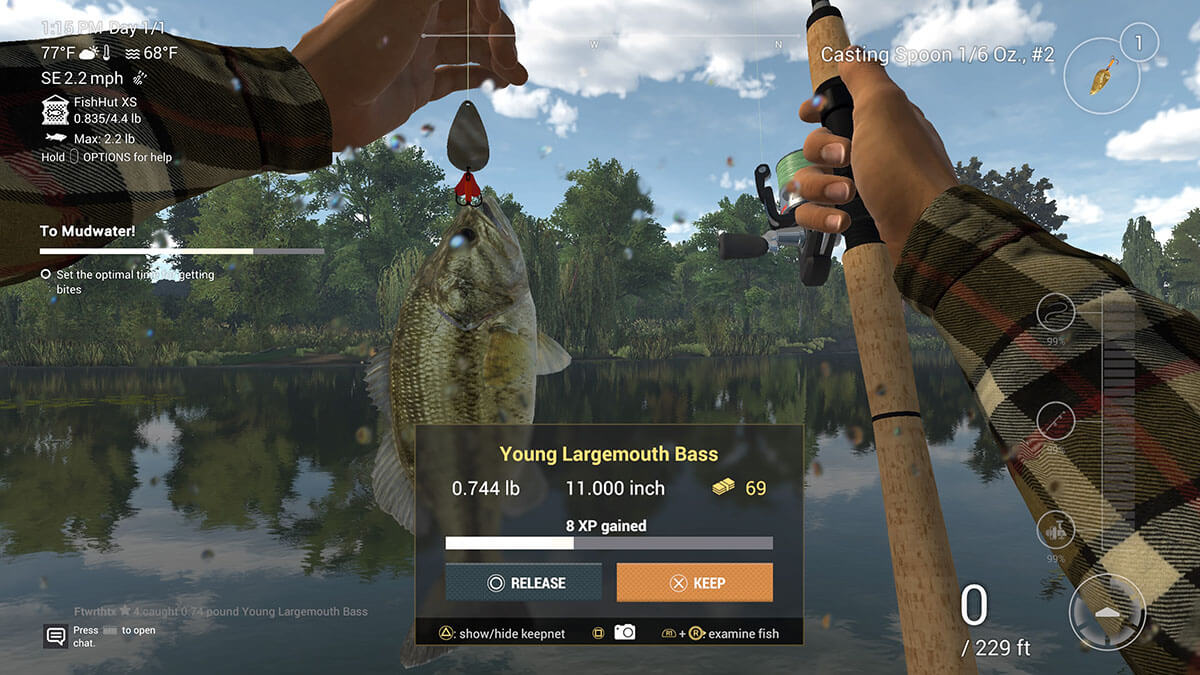The width and height of the screenshot is (1200, 675).
Task: Open the FishHut XS keepnet icon
Action: (55, 110)
